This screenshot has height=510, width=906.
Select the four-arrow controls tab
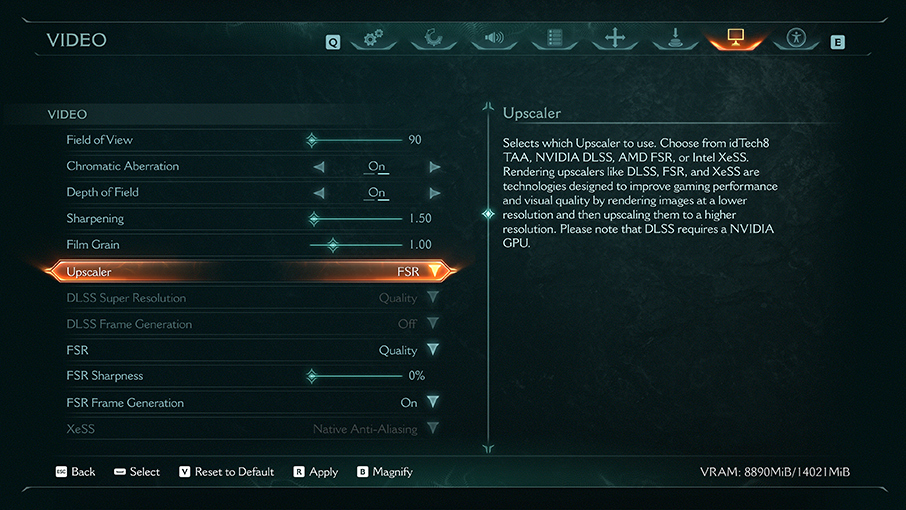coord(615,39)
